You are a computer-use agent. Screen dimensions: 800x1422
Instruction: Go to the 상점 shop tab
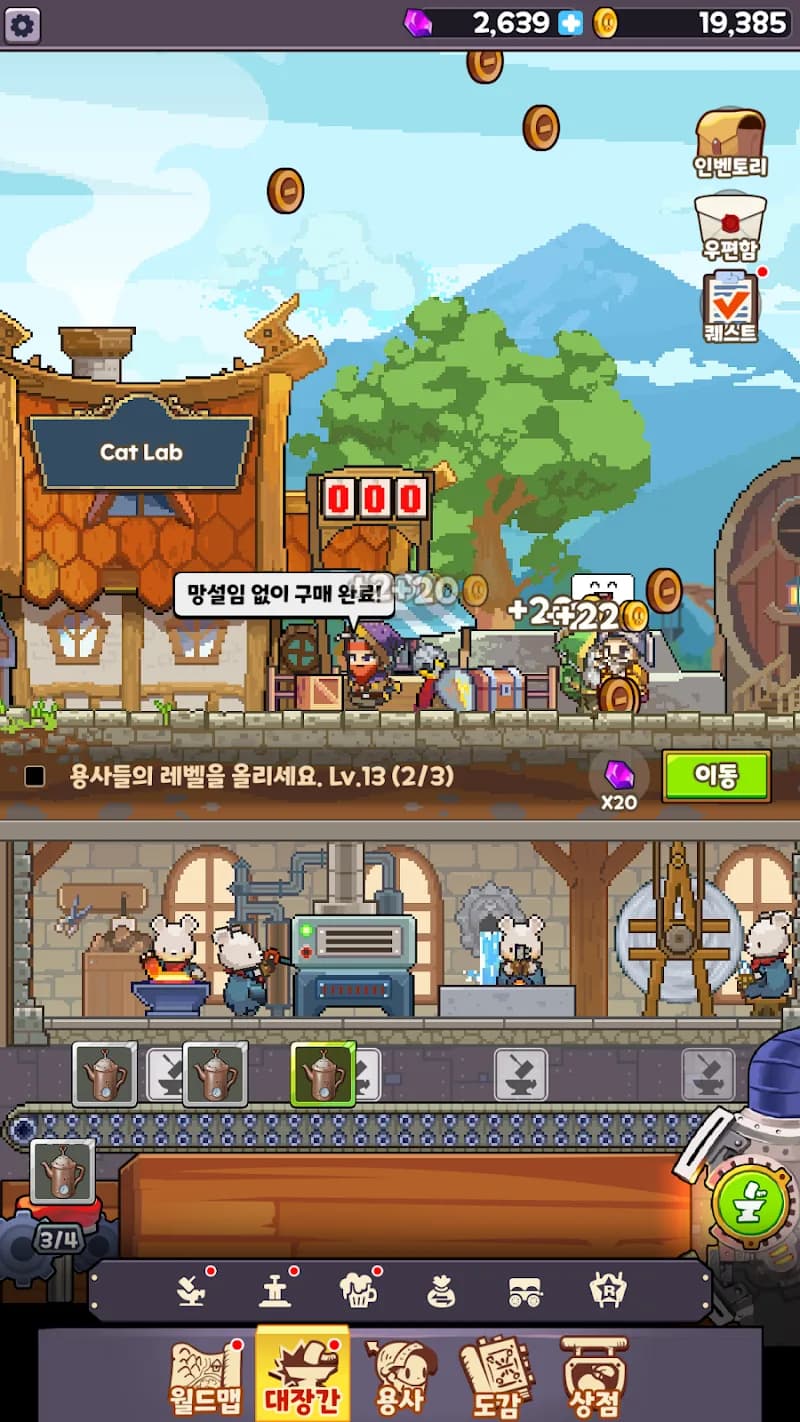tap(594, 1378)
